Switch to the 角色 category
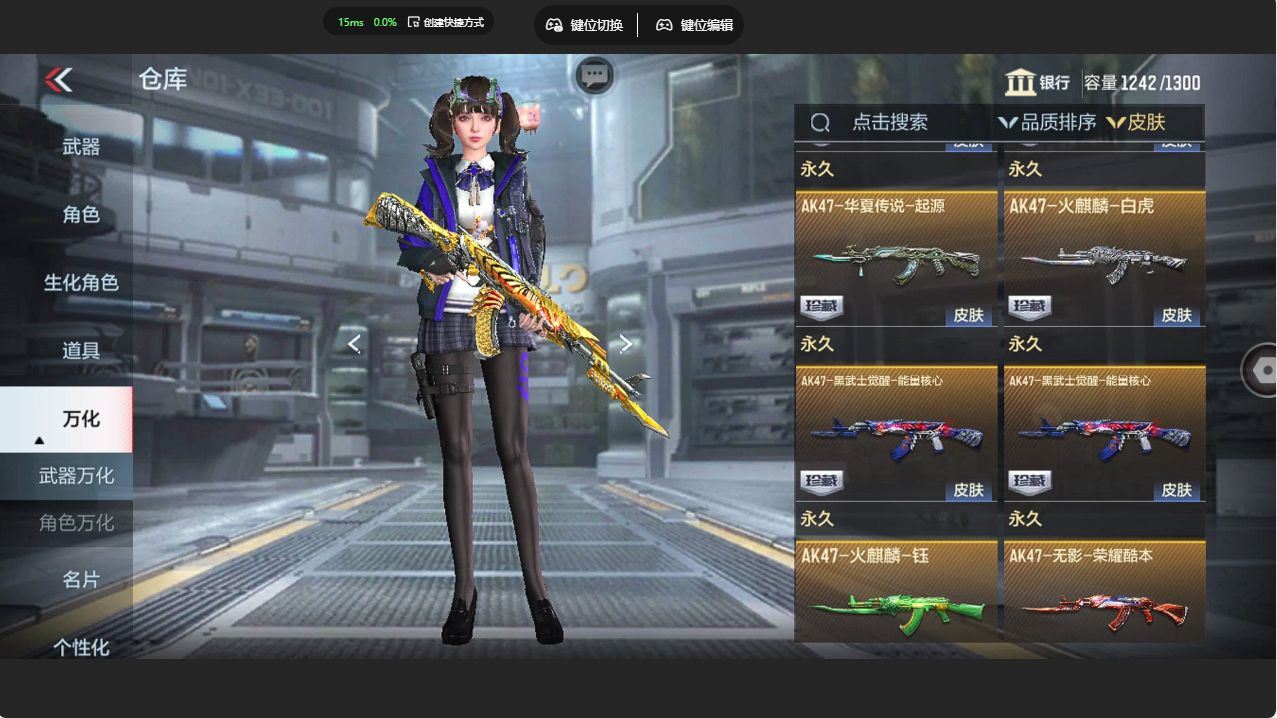Viewport: 1277px width, 718px height. [x=81, y=215]
